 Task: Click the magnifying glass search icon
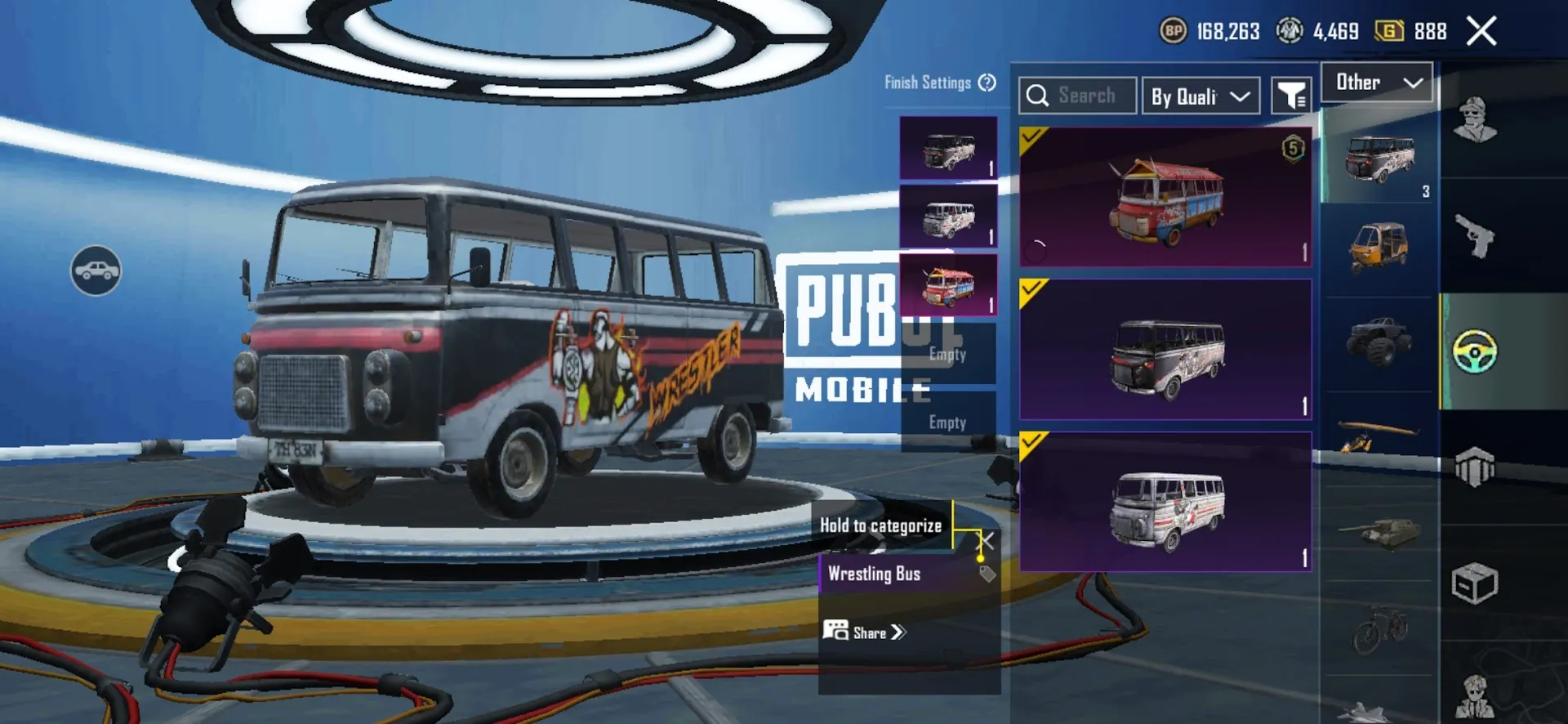[1038, 96]
